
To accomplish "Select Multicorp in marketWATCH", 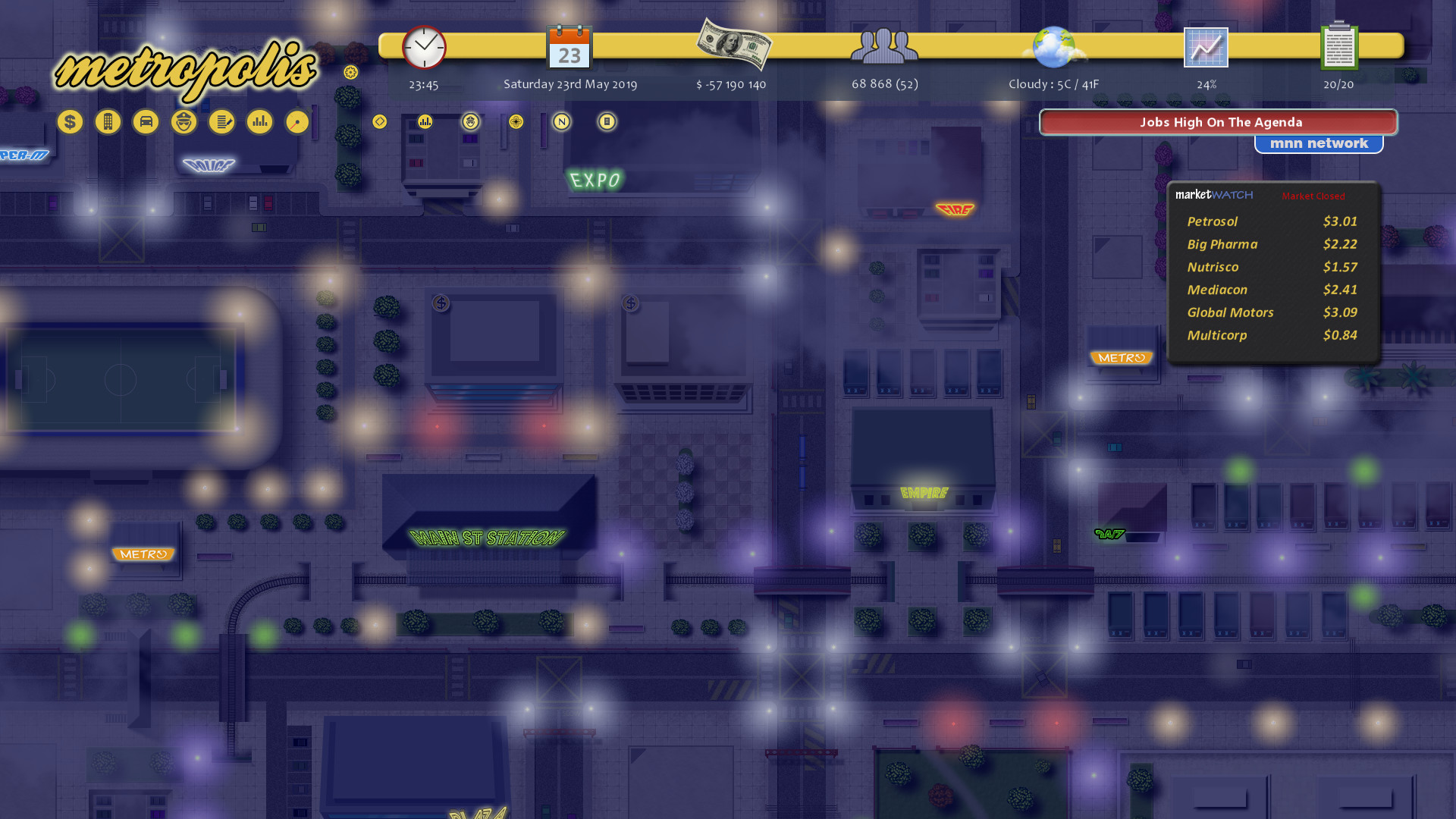I will tap(1216, 335).
